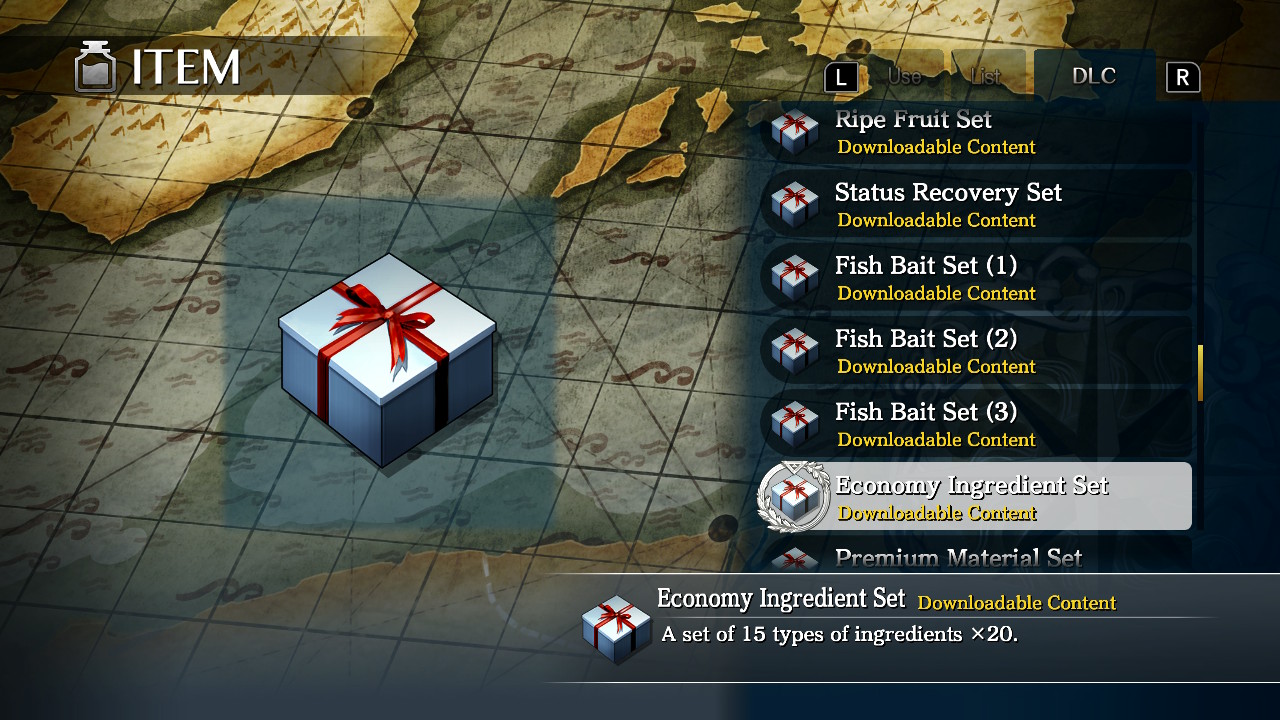Click the Downloadable Content label below Economy Ingredient Set
This screenshot has width=1280, height=720.
coord(937,513)
